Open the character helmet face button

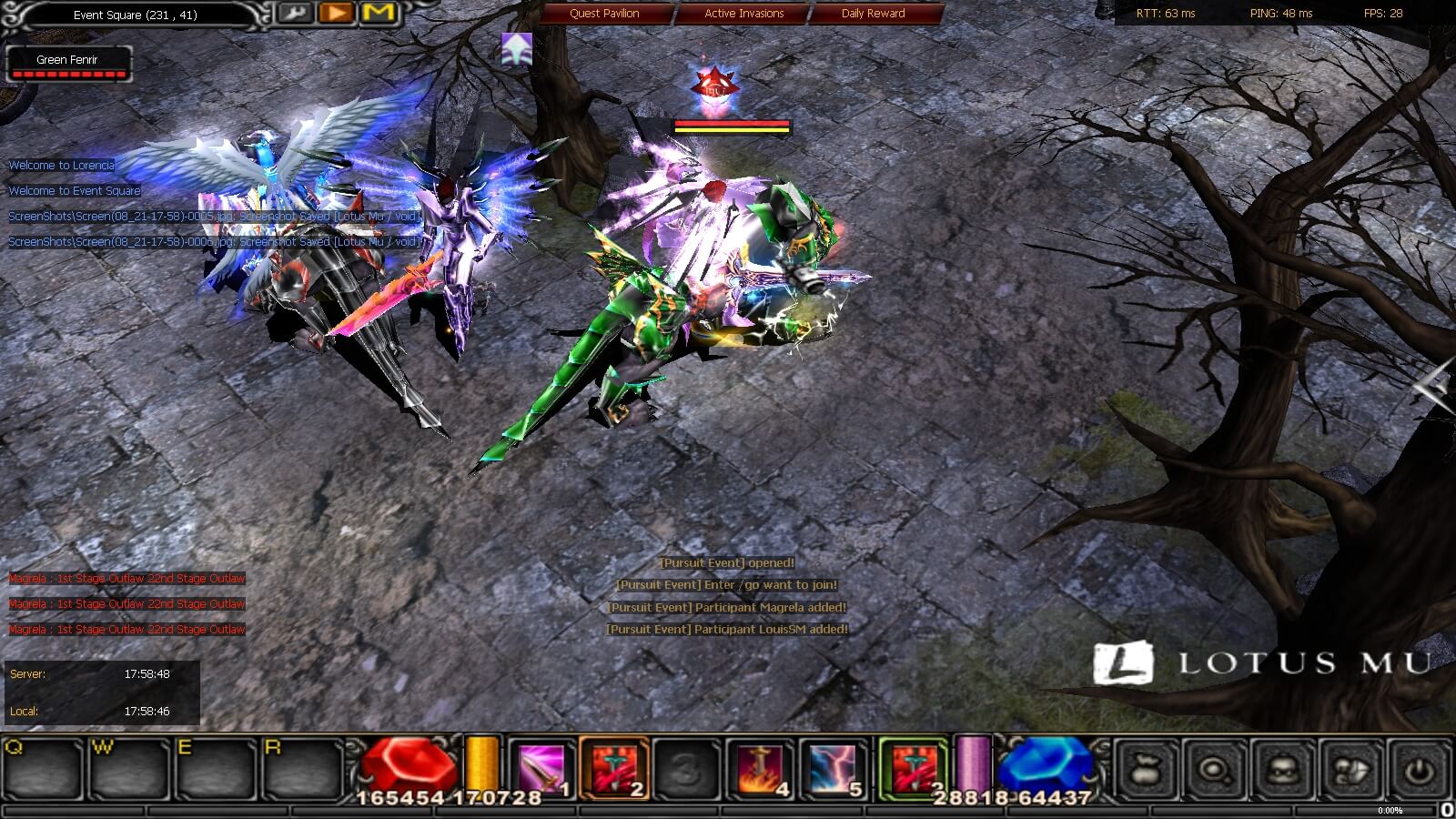[x=1283, y=771]
